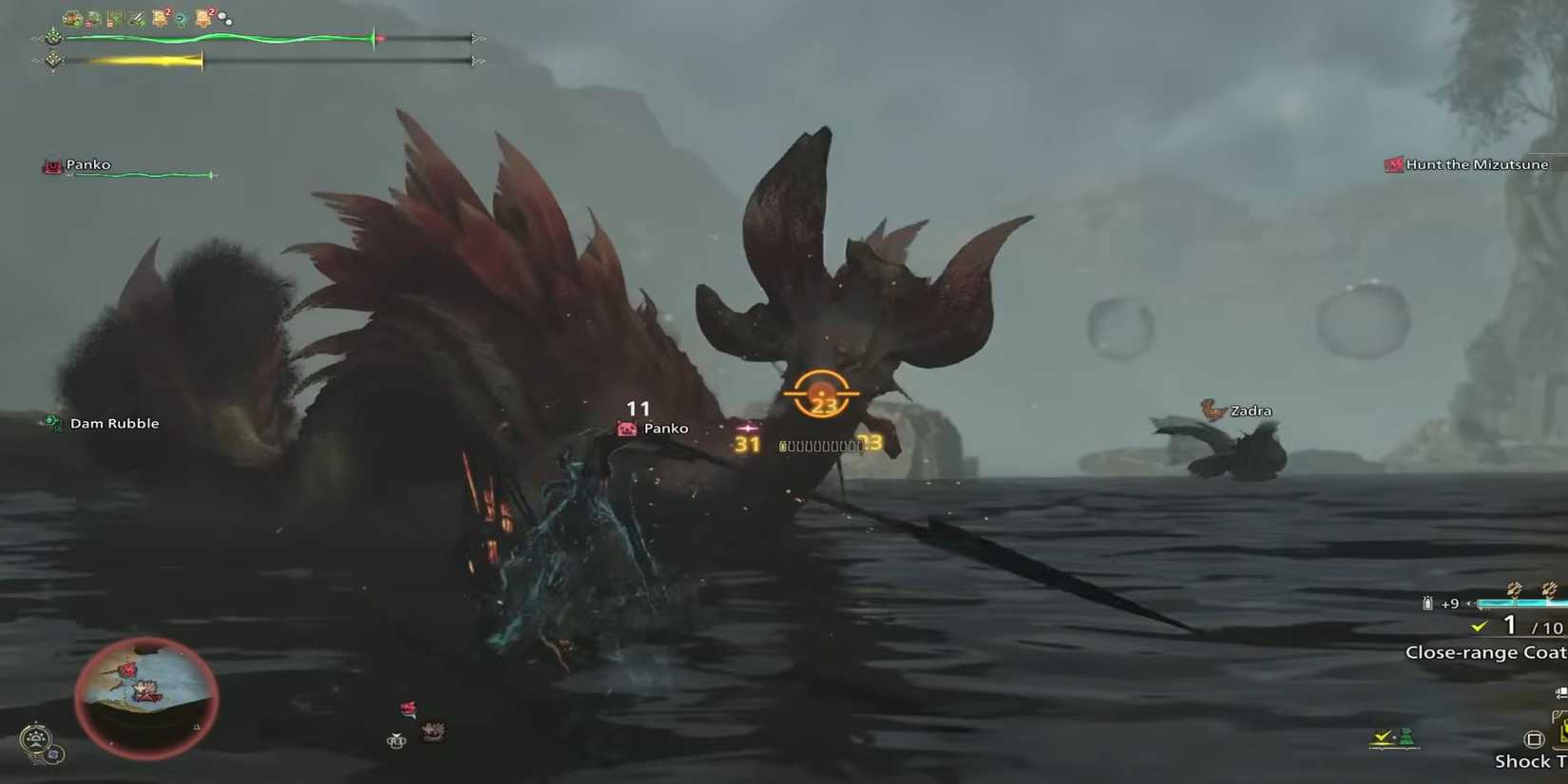
Task: Select the whetstone status icon
Action: pos(134,18)
